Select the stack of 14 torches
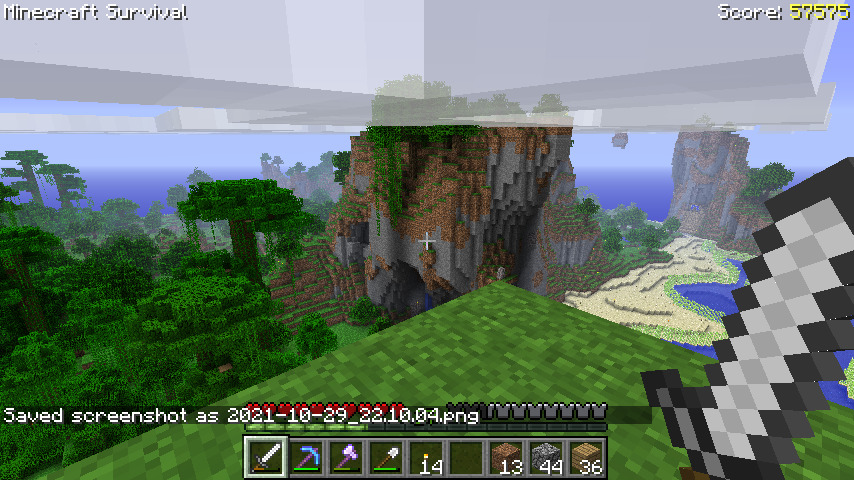 tap(427, 458)
